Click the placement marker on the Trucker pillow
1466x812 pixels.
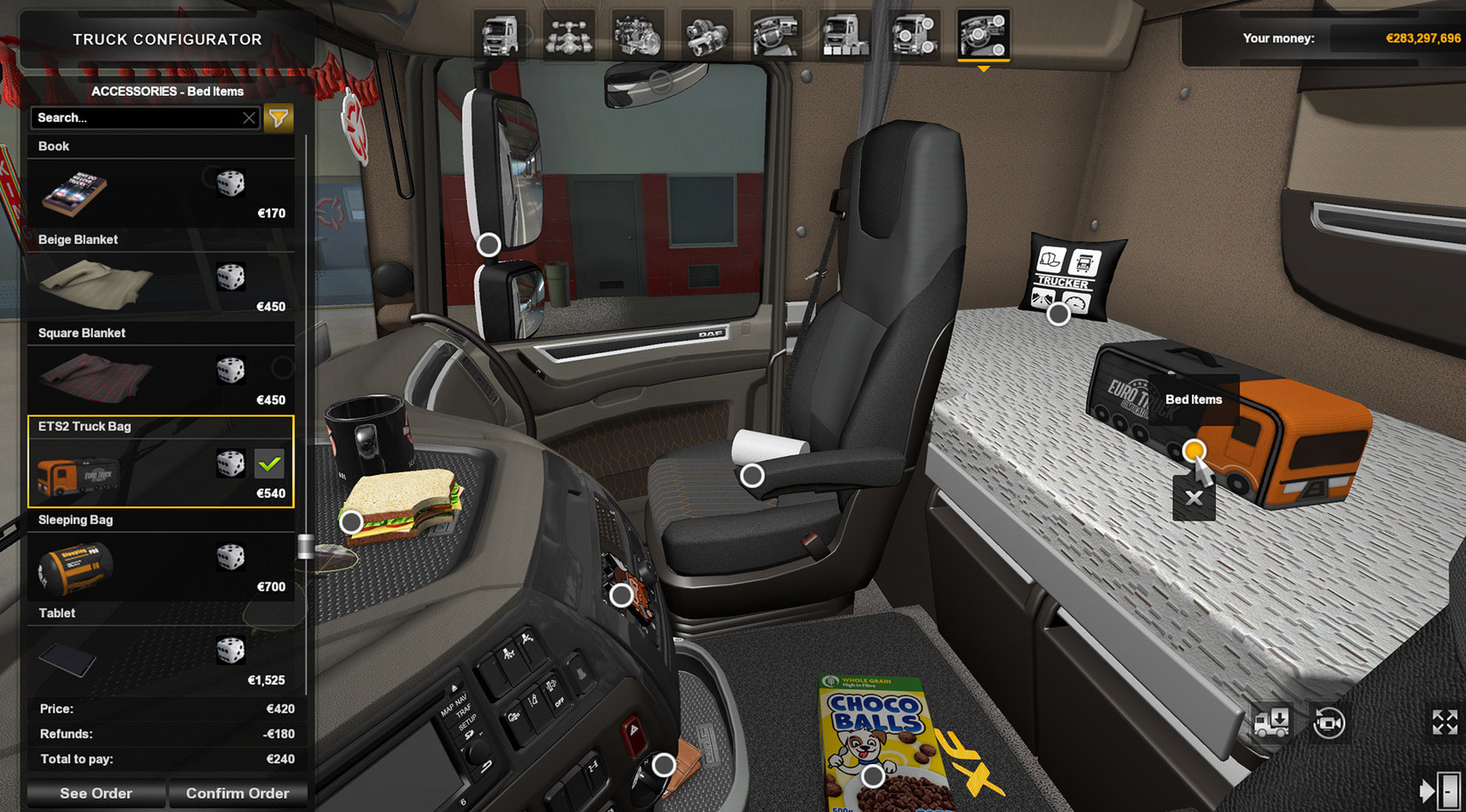tap(1059, 313)
